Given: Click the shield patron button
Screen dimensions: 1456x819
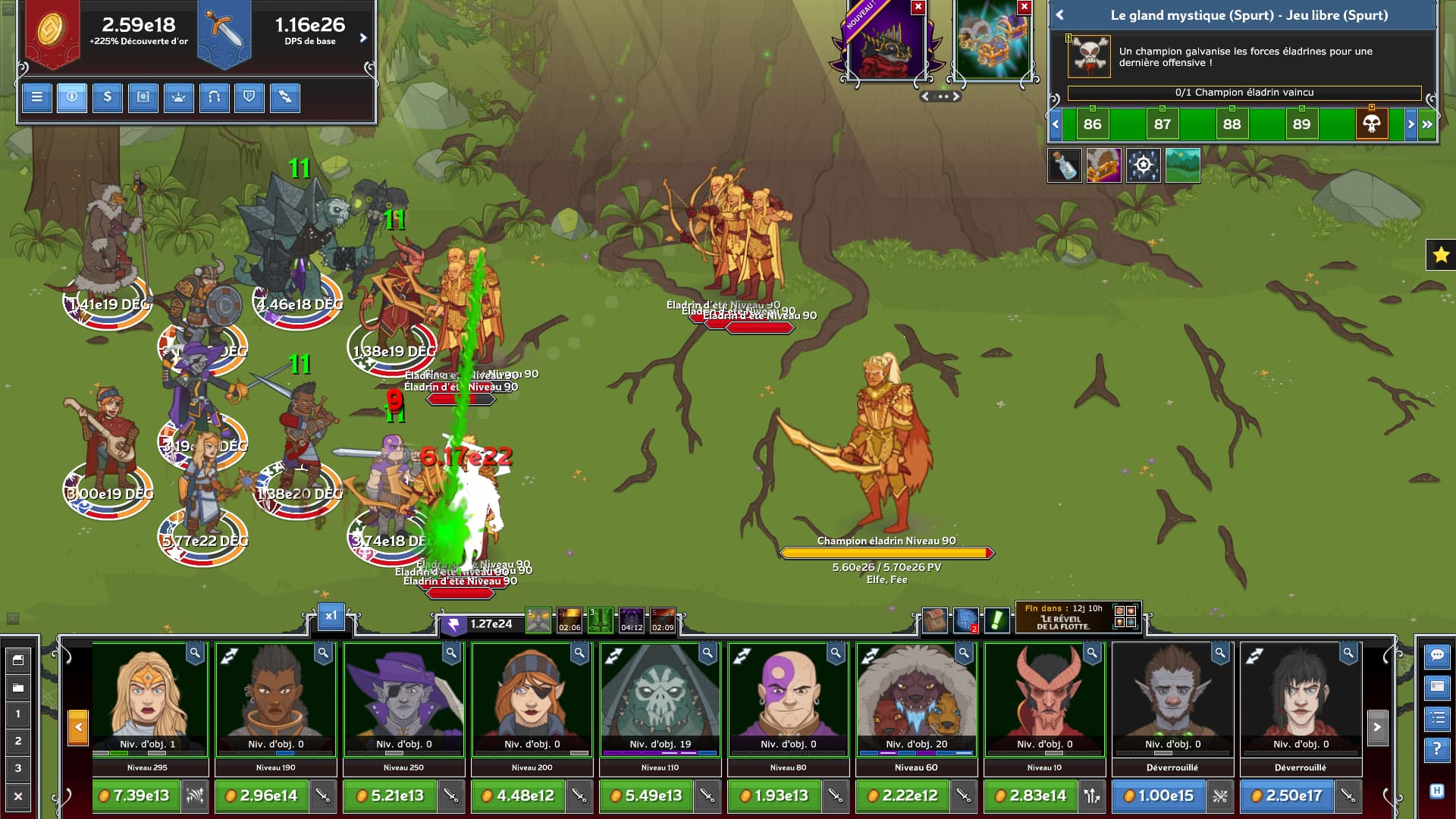Looking at the screenshot, I should (249, 97).
